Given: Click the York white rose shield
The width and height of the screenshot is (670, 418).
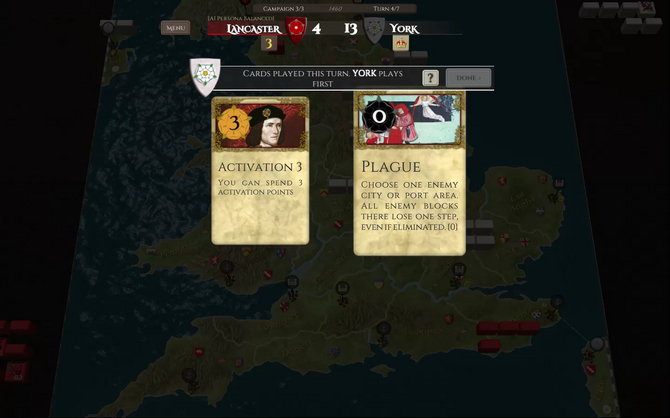Looking at the screenshot, I should pos(374,29).
